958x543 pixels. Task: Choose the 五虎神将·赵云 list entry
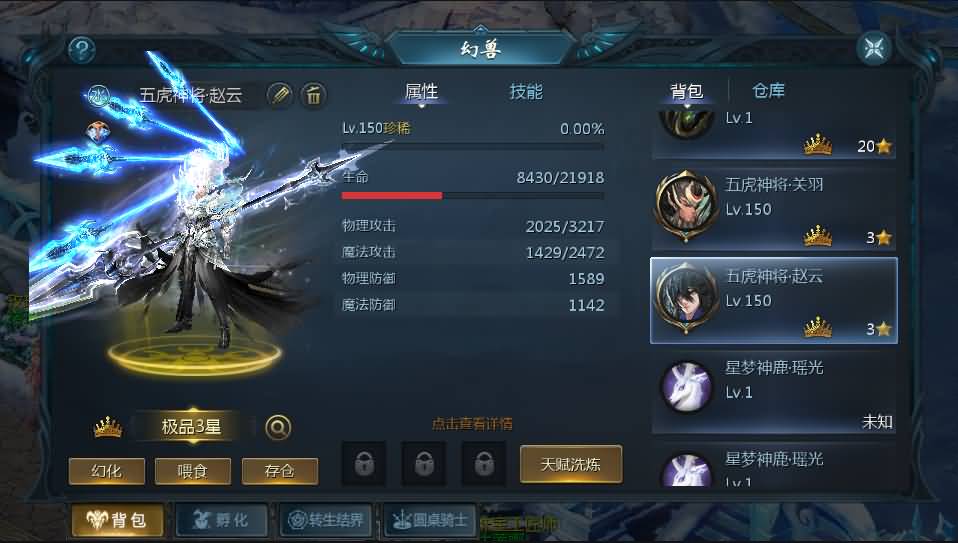[x=774, y=300]
